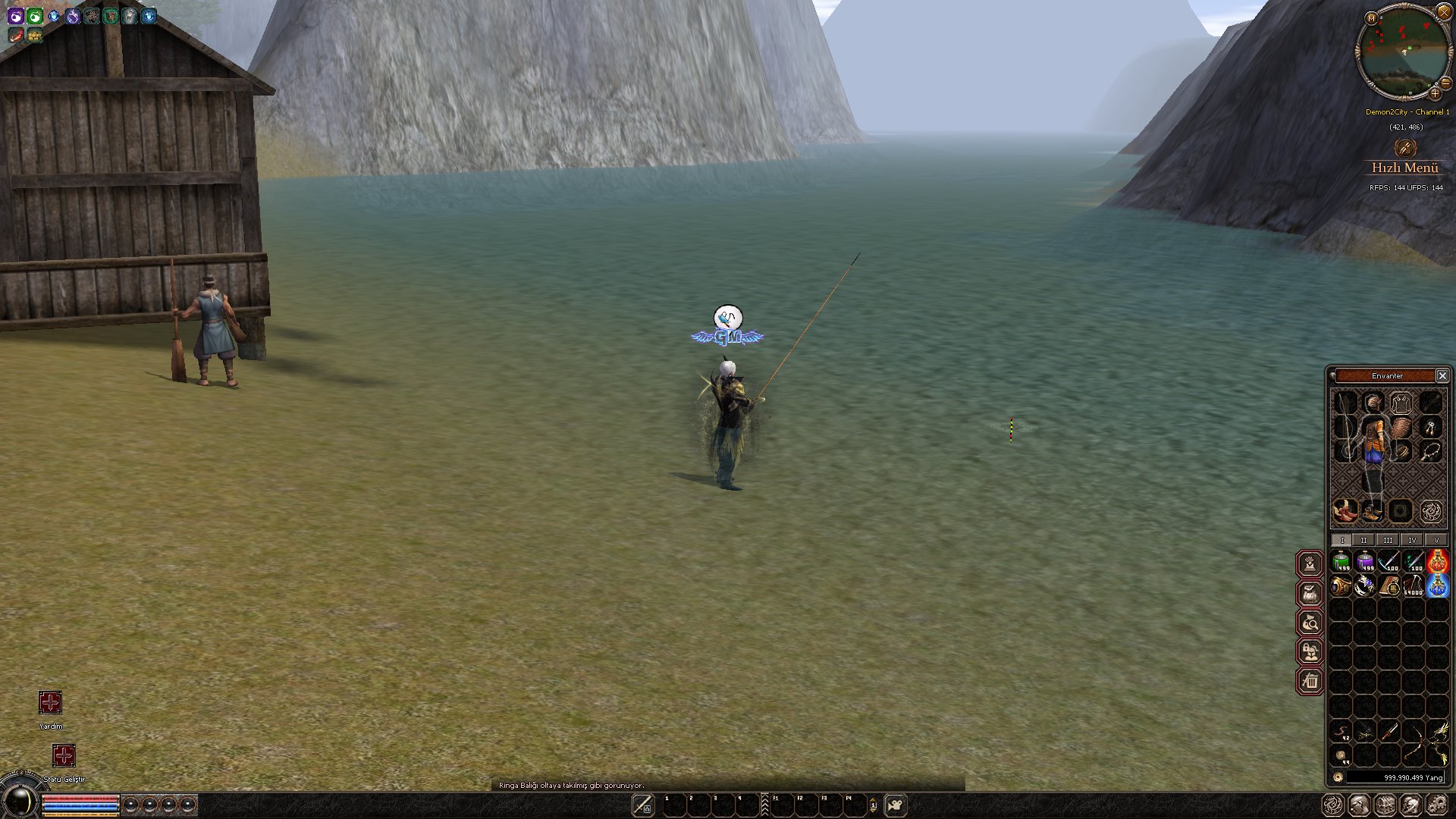Select the book item in inventory
The image size is (1456, 819).
point(1389,585)
